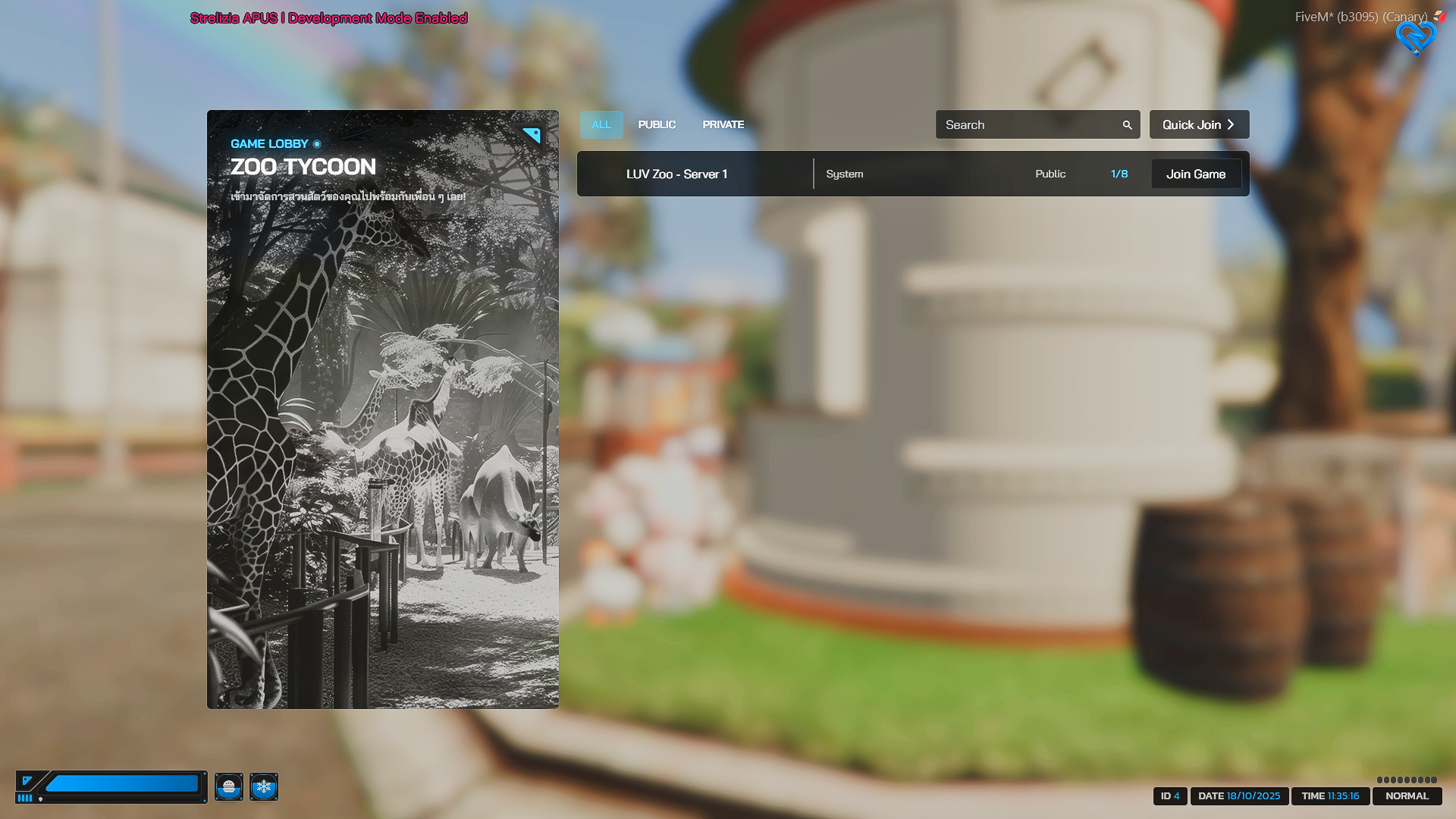
Task: Show only PUBLIC lobbies
Action: click(x=657, y=124)
